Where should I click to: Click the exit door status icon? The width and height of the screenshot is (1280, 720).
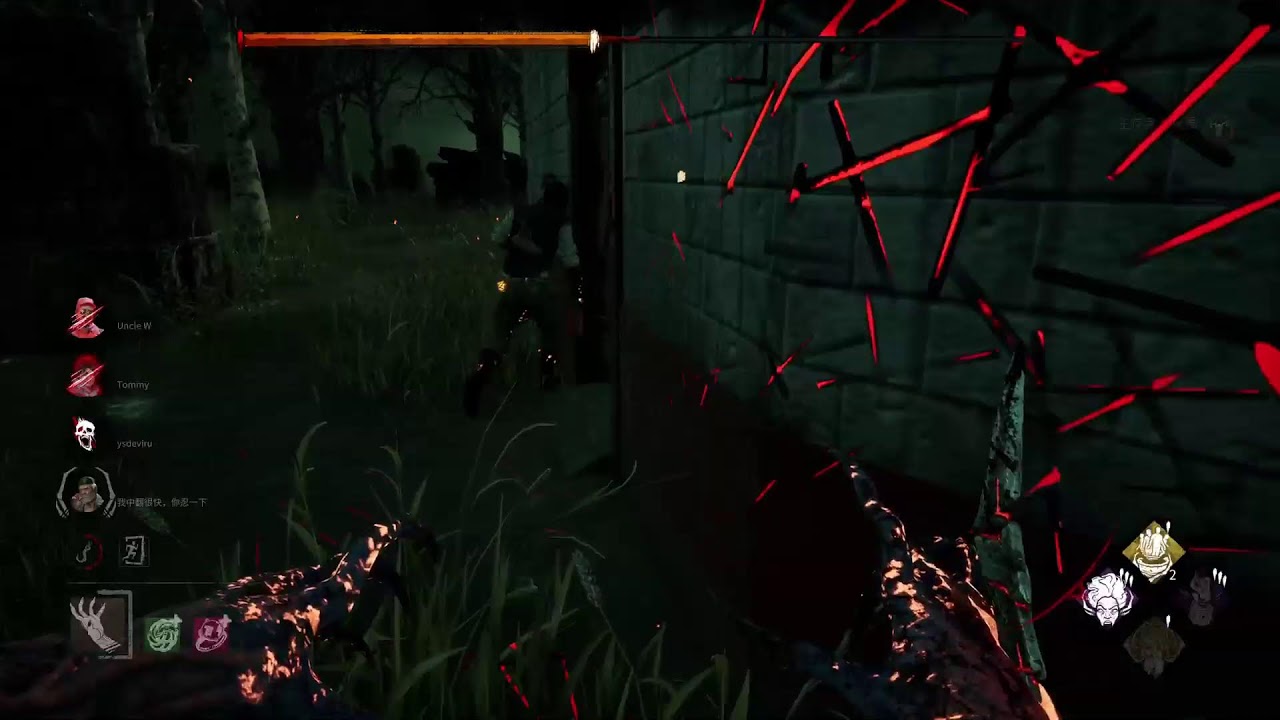(134, 551)
